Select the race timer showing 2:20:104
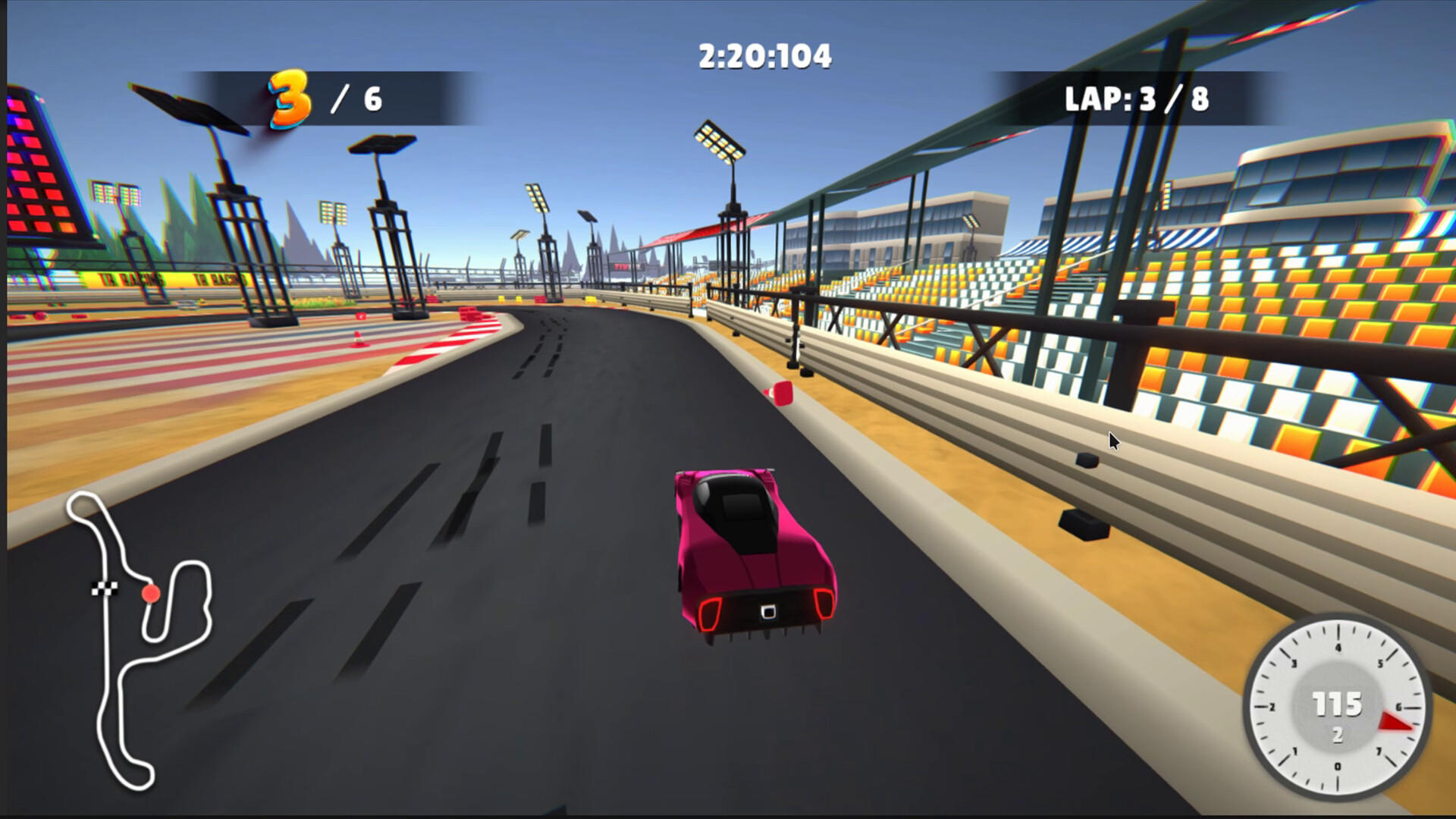 pos(761,54)
